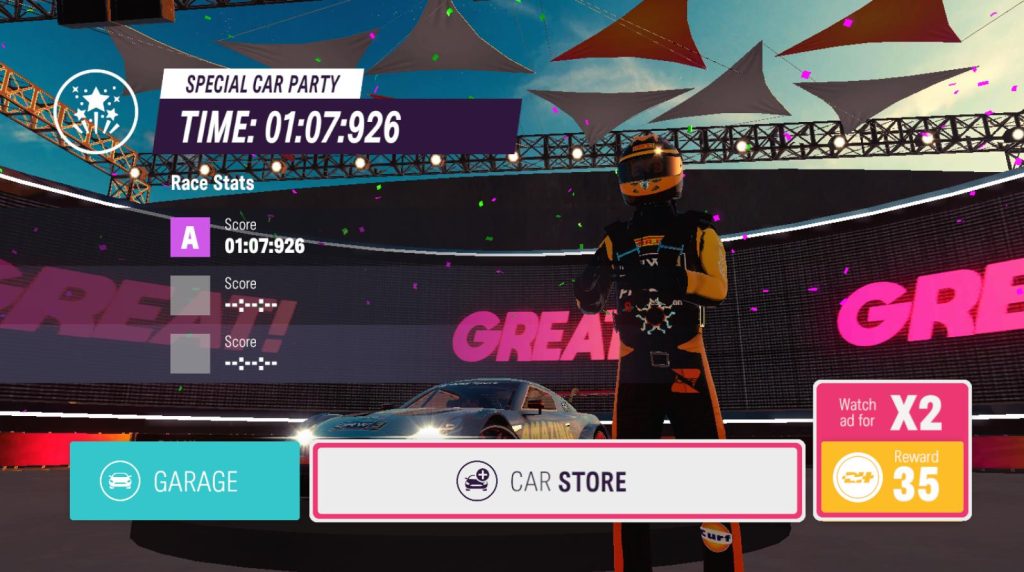Go to the Car Store

pyautogui.click(x=557, y=481)
